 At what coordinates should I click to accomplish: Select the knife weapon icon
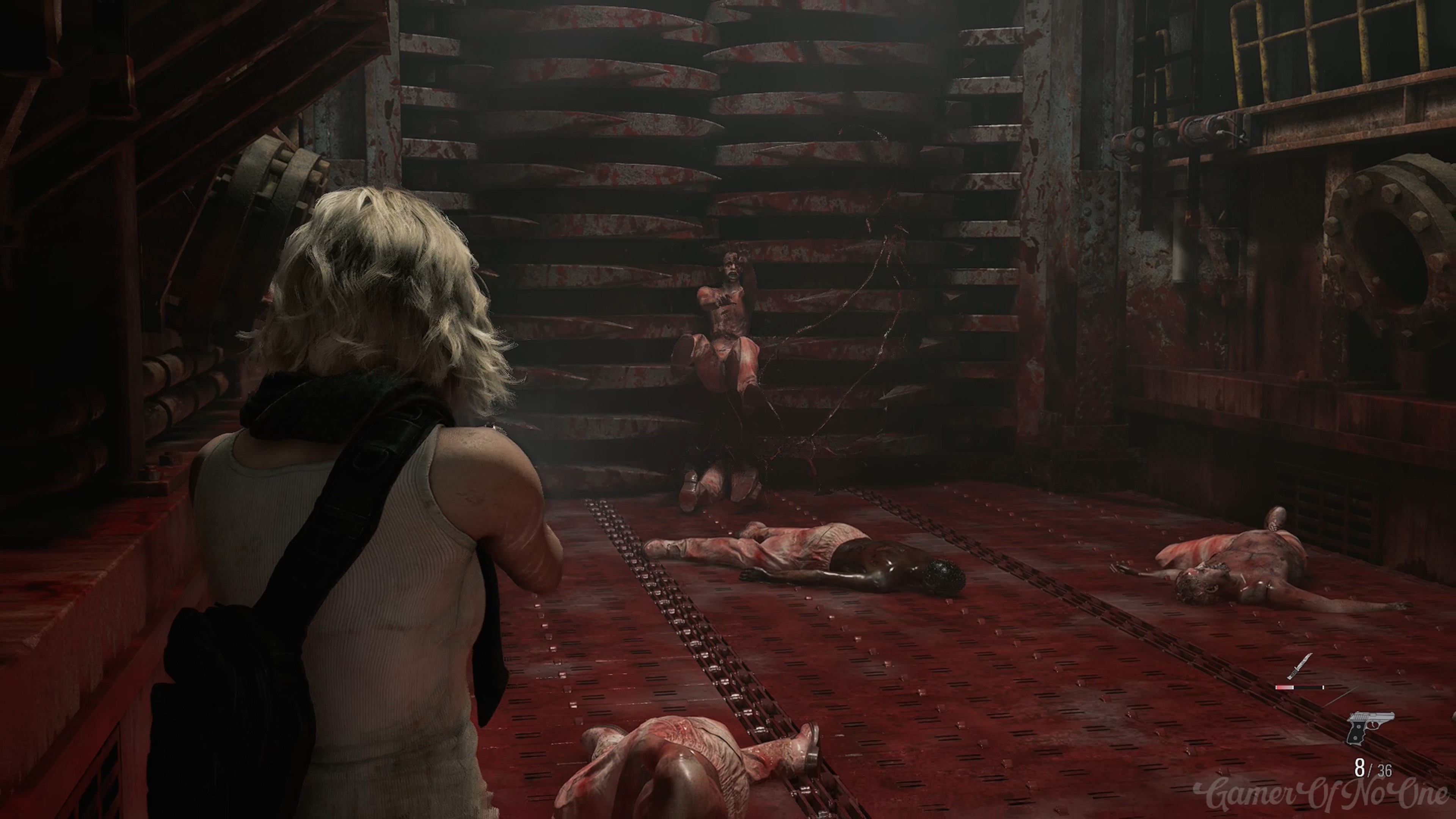(x=1299, y=667)
